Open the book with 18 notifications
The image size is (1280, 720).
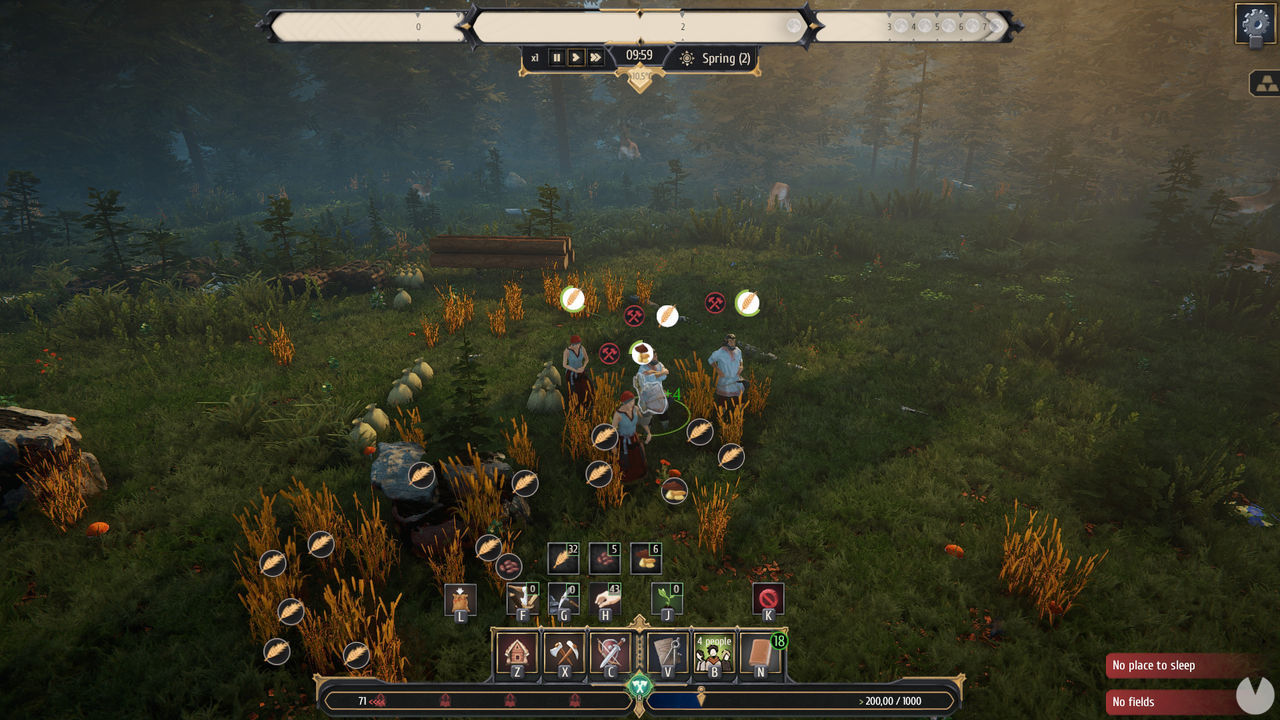[761, 653]
